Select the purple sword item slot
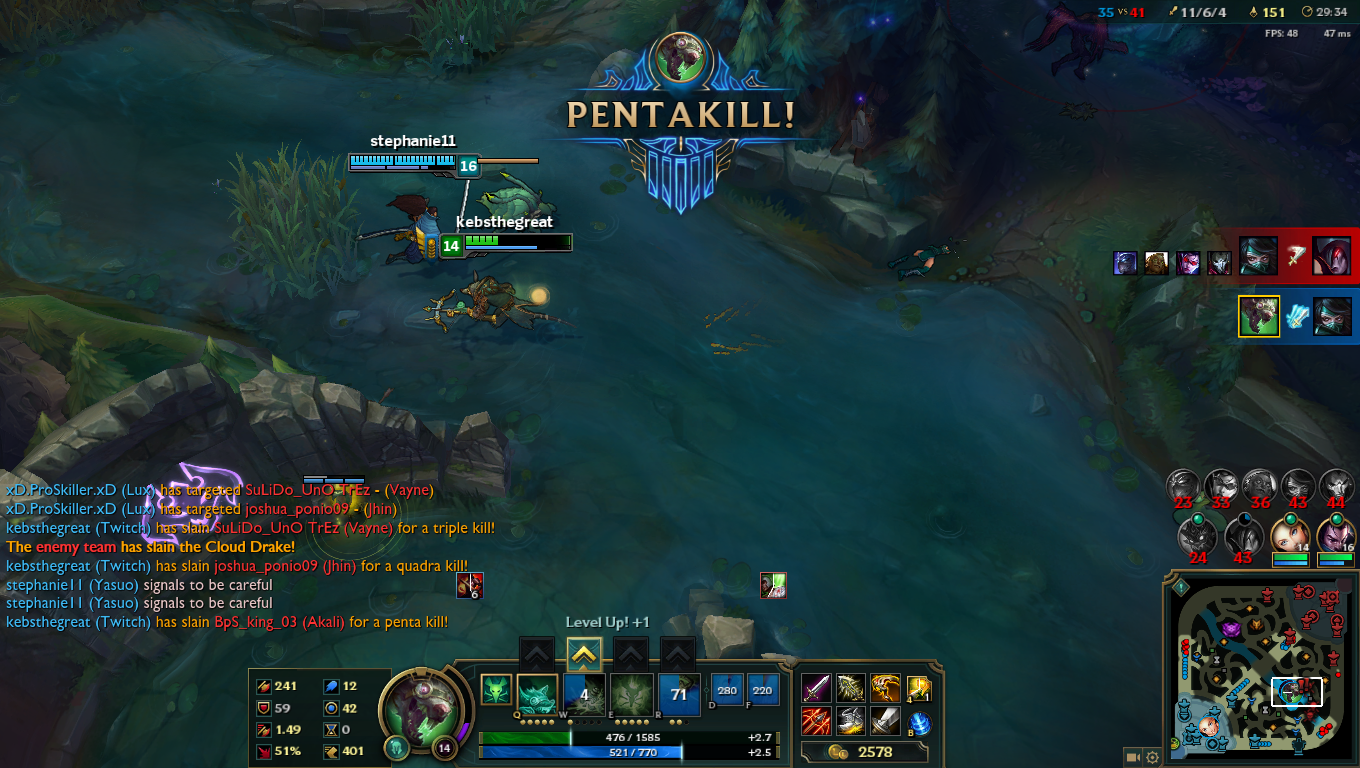Screen dimensions: 1360x768 tap(816, 688)
